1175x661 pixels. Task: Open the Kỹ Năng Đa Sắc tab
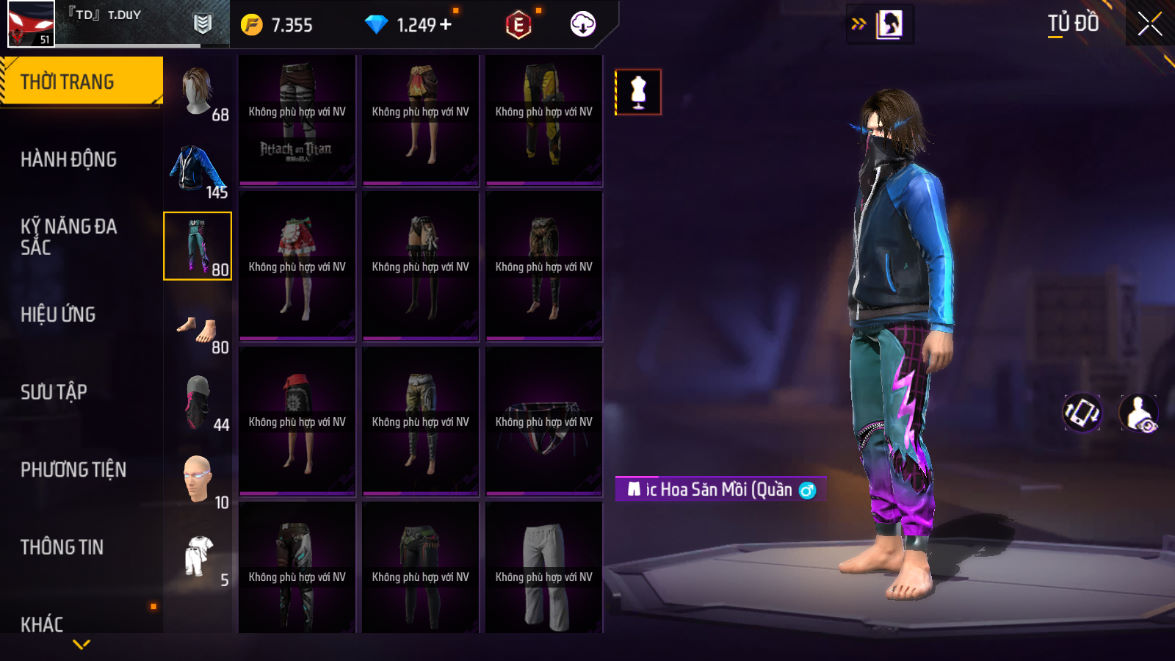(70, 236)
